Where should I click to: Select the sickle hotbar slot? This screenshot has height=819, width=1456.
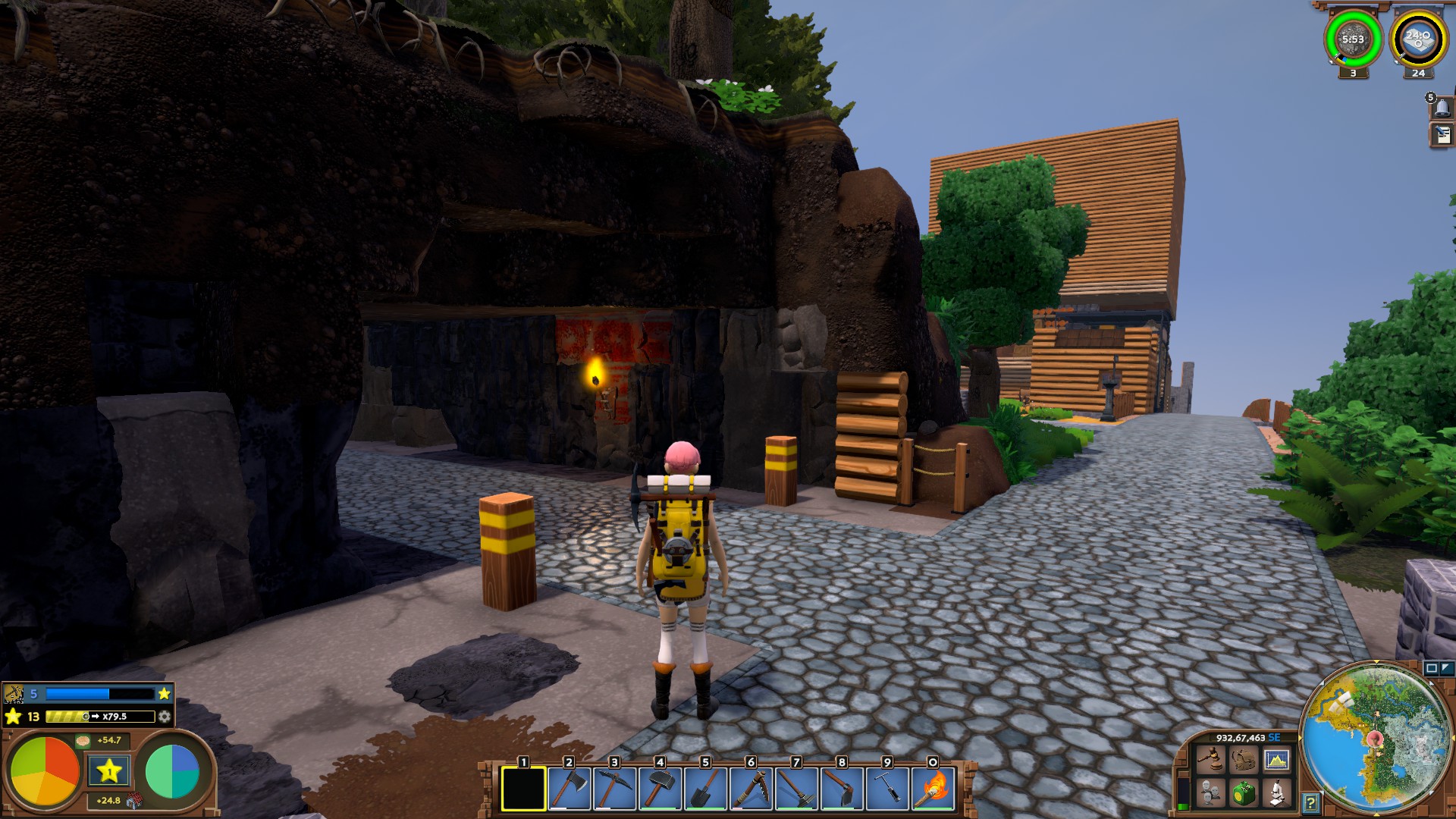click(751, 789)
